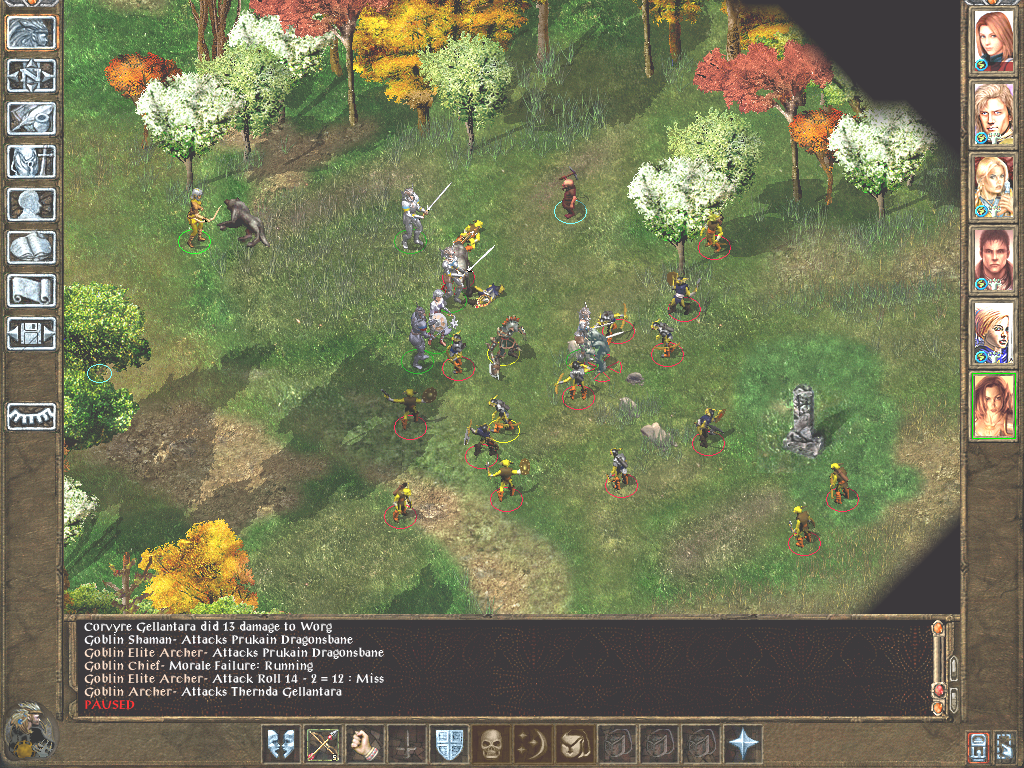Viewport: 1024px width, 768px height.
Task: Open the inventory screen with sword icon
Action: click(32, 161)
